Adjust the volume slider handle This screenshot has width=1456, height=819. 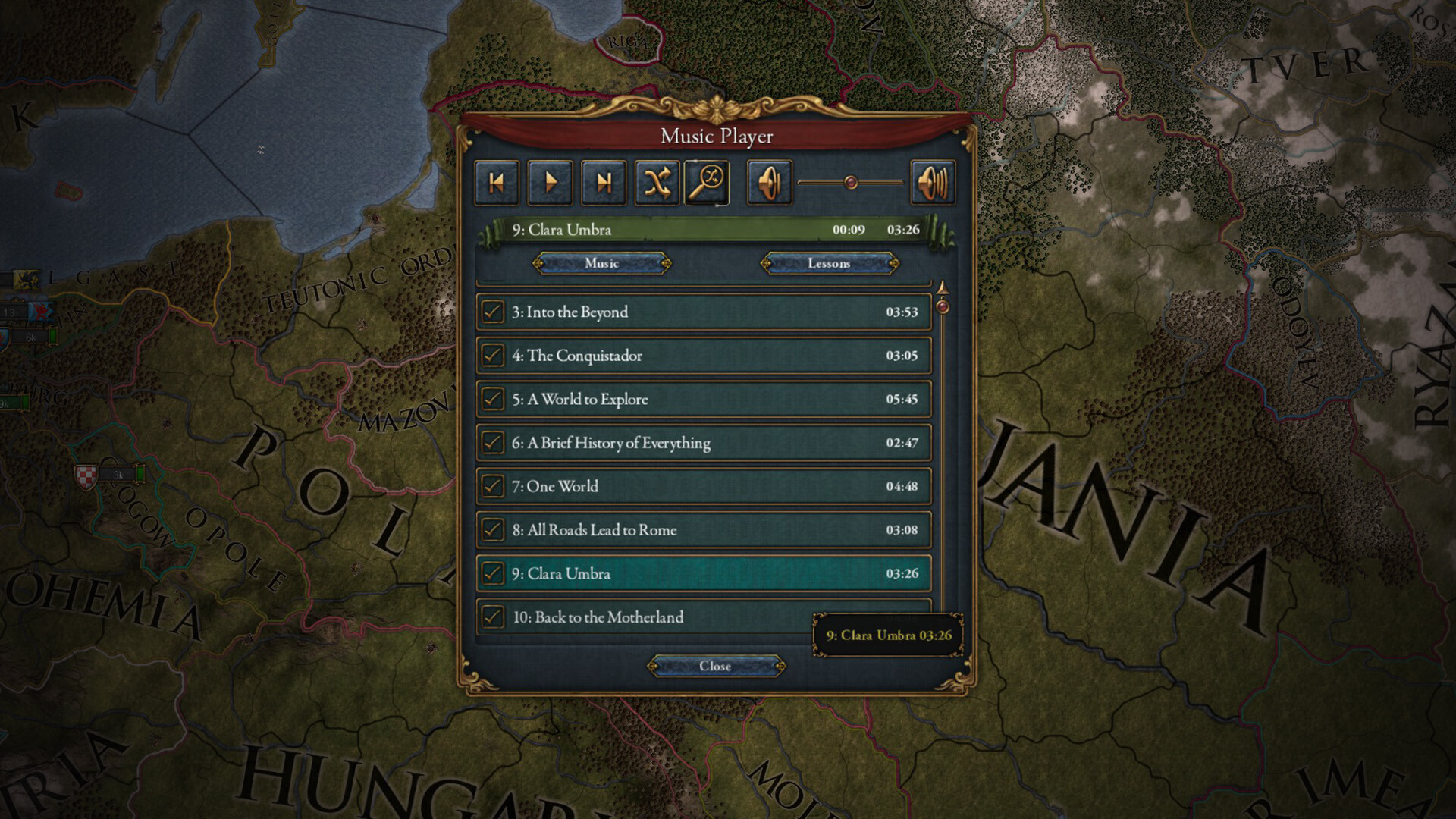coord(849,180)
